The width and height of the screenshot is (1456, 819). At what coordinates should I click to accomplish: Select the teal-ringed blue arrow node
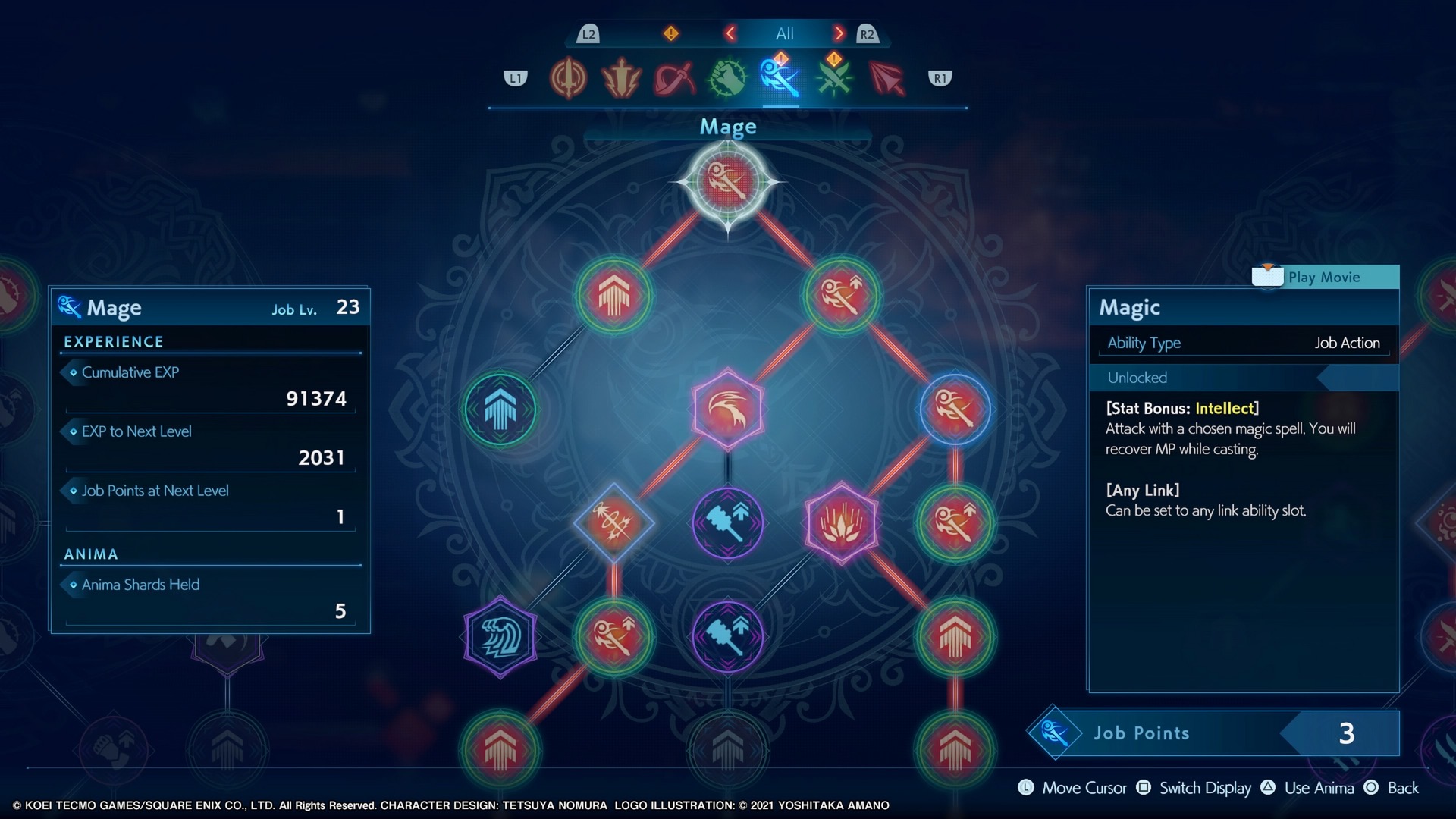(x=500, y=409)
